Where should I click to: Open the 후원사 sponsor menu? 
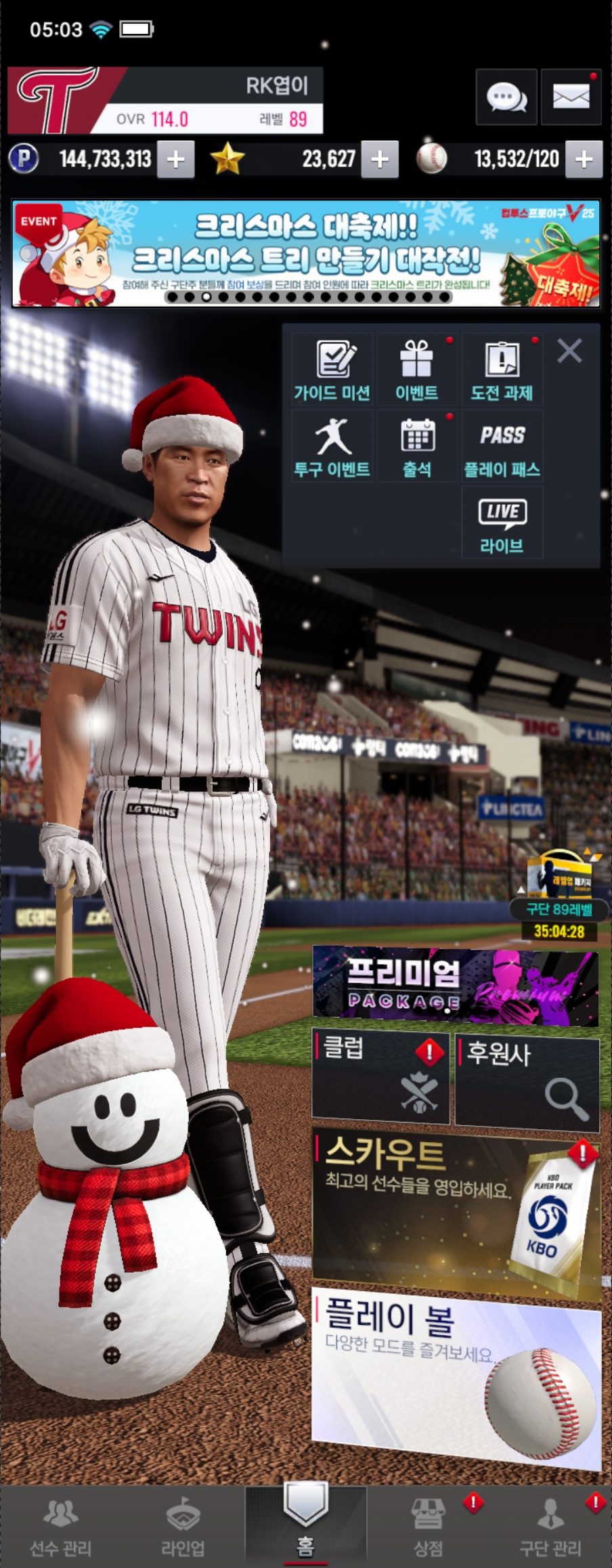point(527,1081)
